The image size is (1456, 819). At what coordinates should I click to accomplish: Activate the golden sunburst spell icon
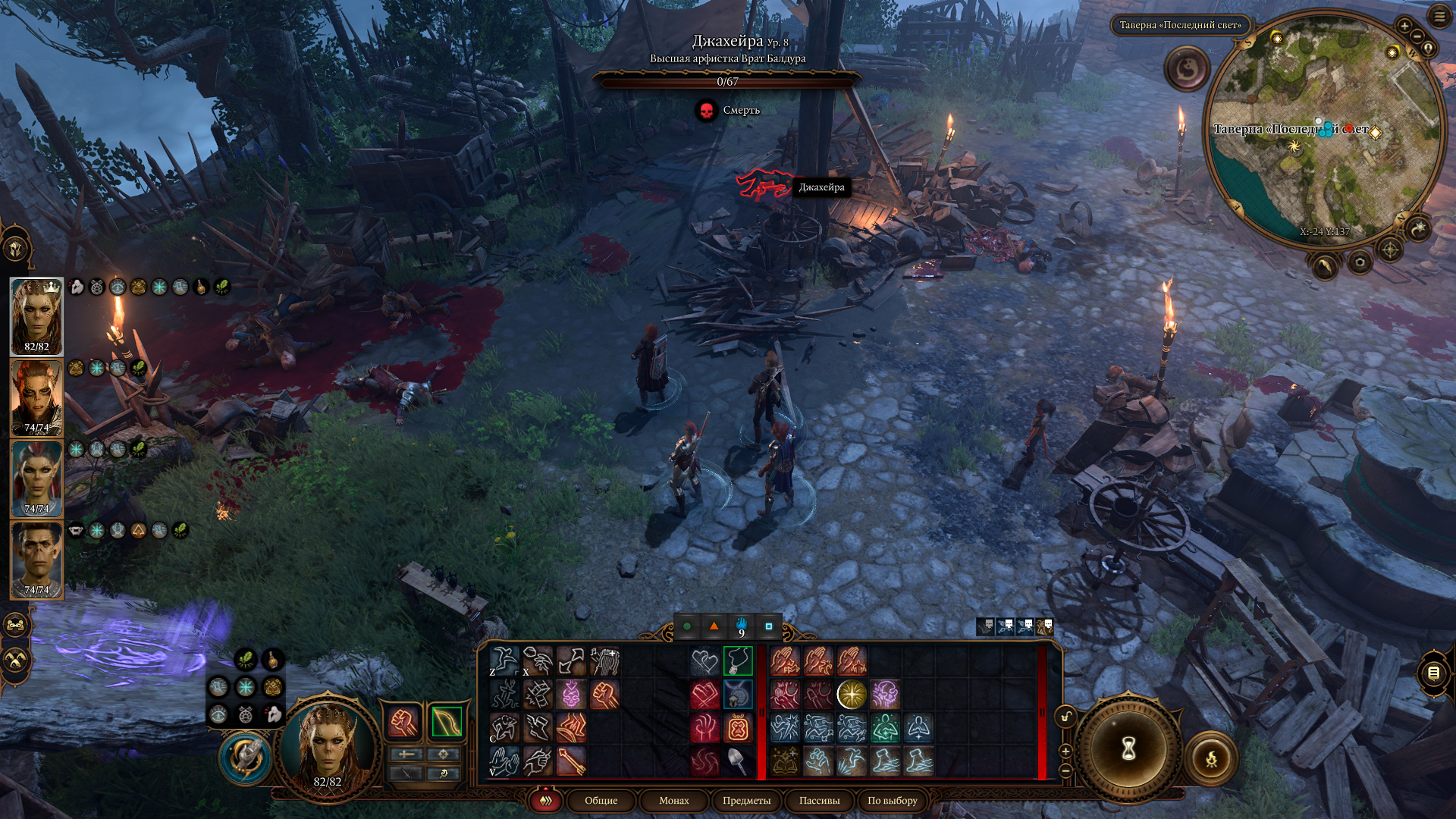point(852,694)
